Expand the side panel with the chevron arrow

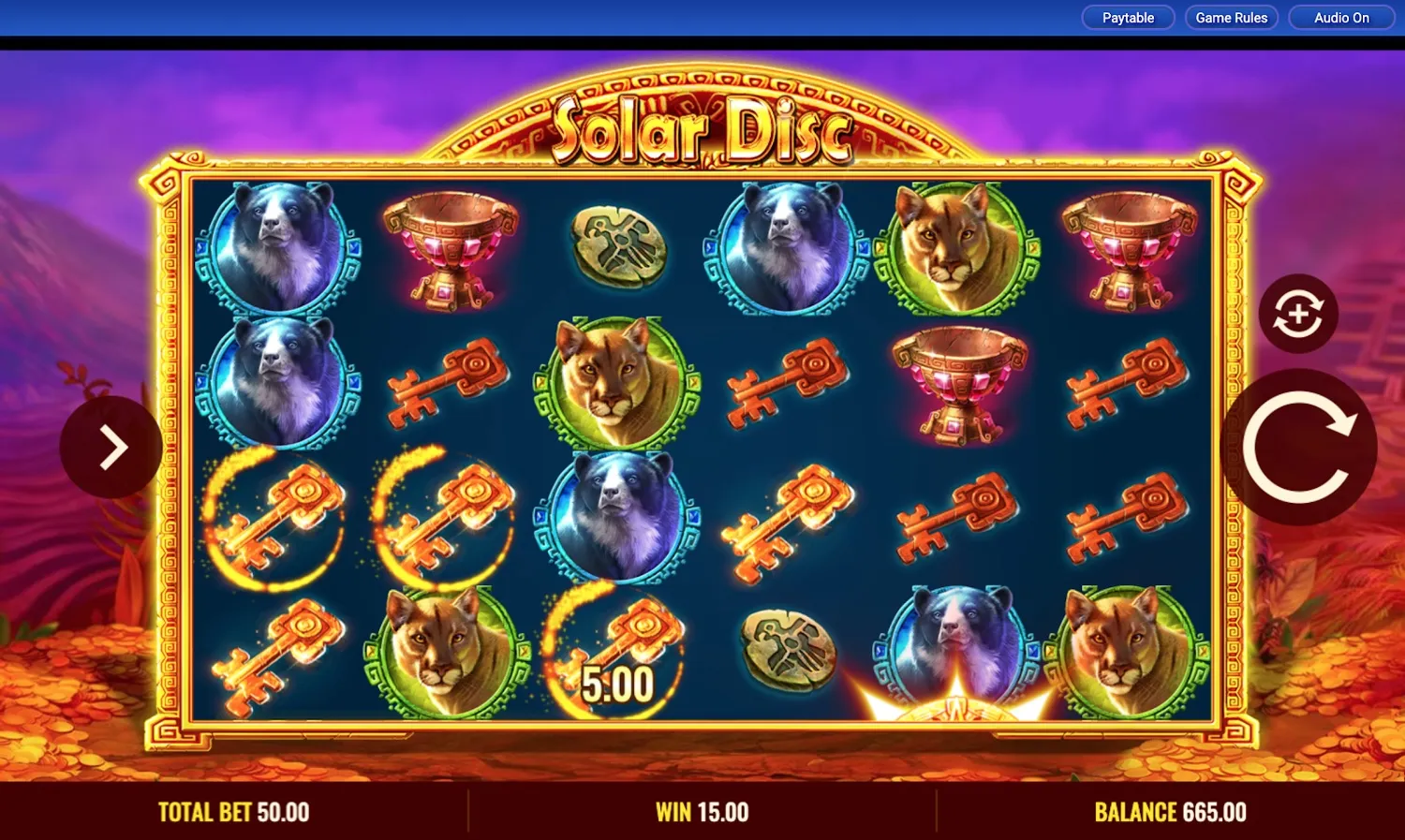tap(112, 446)
